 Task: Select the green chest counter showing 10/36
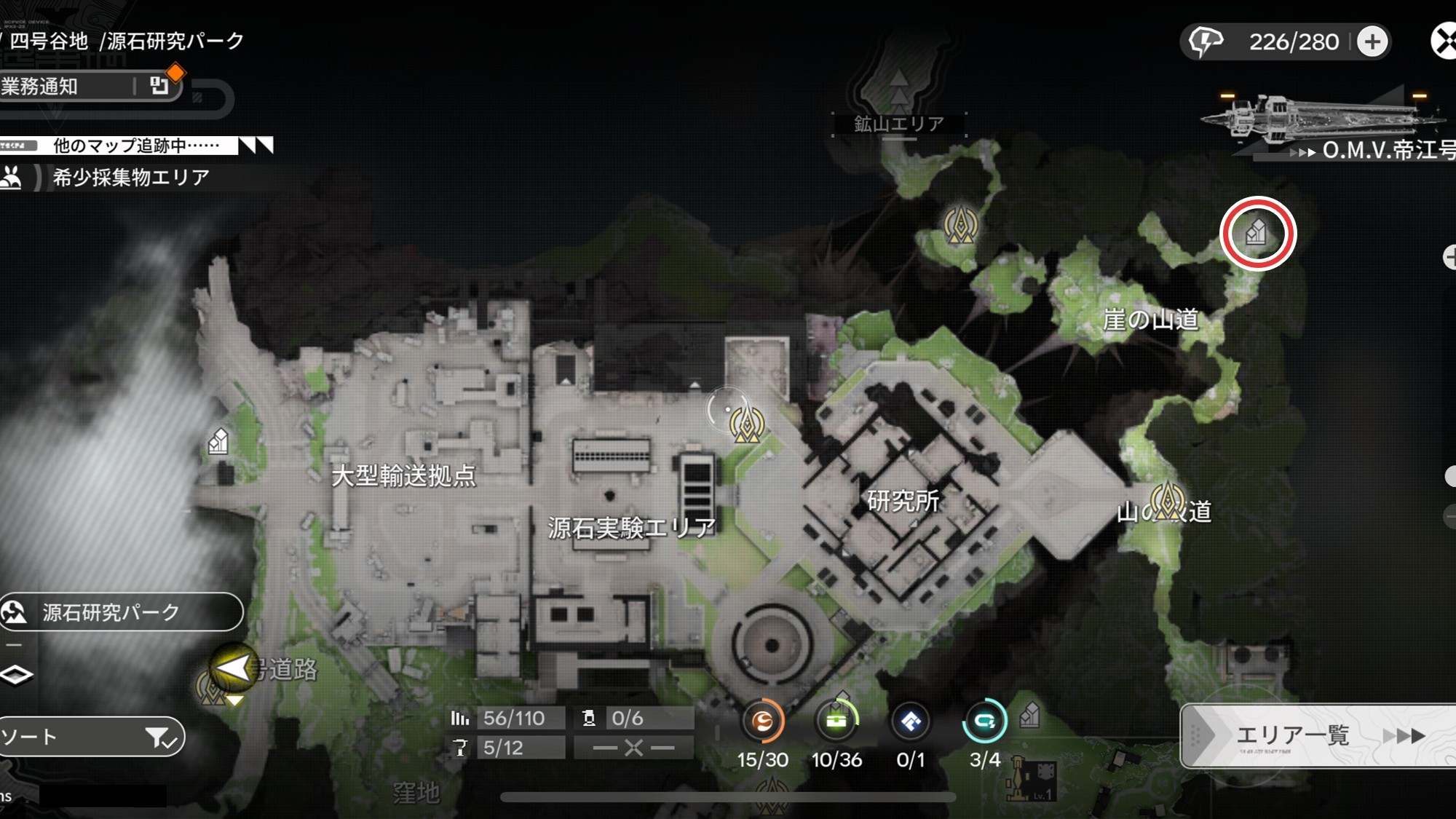[836, 722]
